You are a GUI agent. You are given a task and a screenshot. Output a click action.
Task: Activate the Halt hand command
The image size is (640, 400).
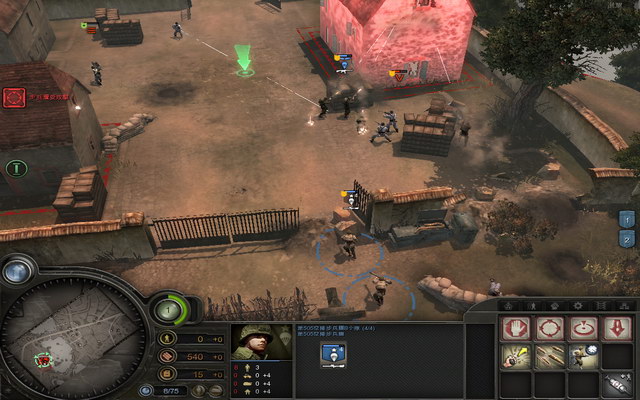coord(516,328)
